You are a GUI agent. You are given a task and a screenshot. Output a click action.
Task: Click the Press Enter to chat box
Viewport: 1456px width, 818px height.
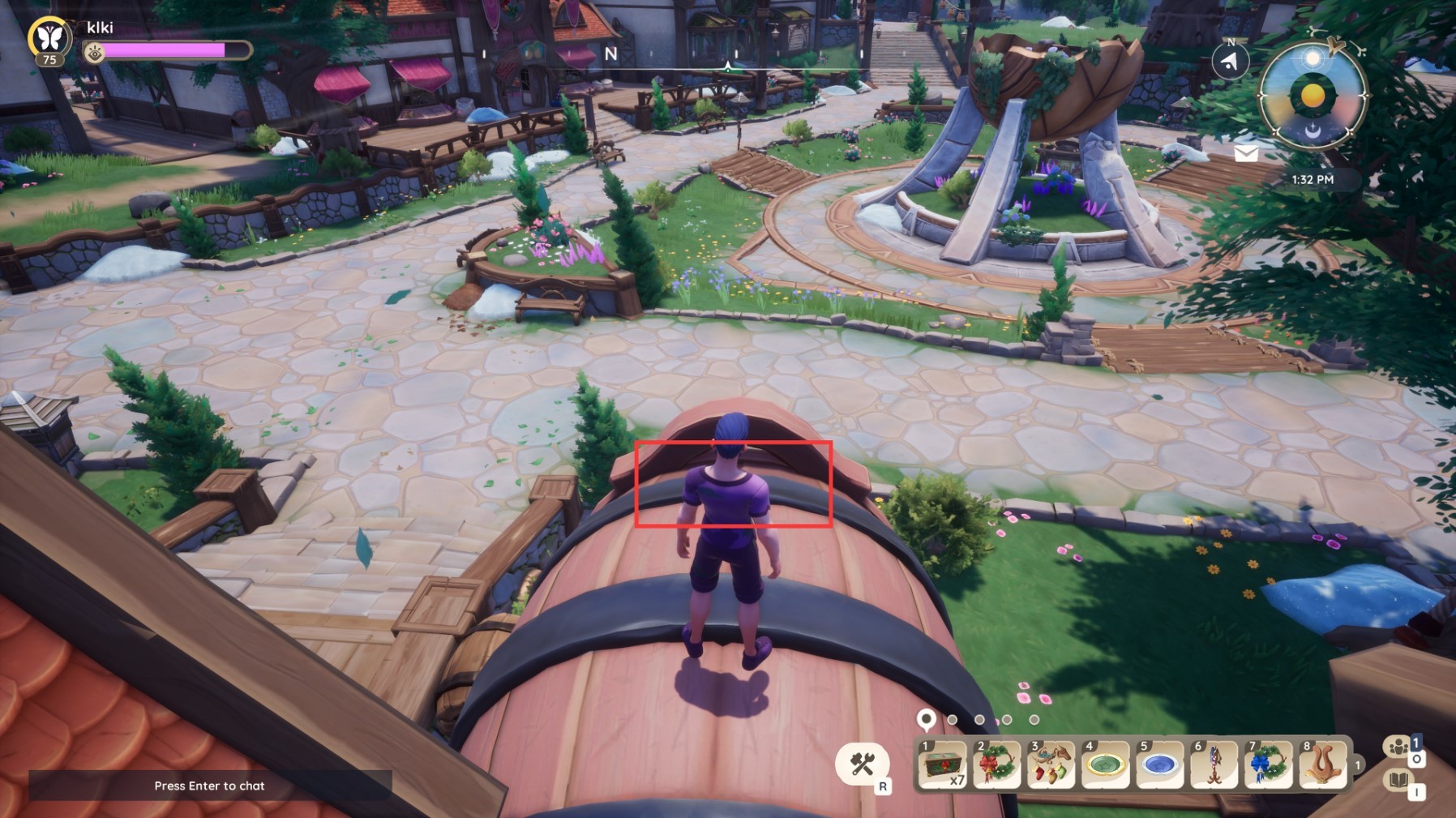(210, 786)
